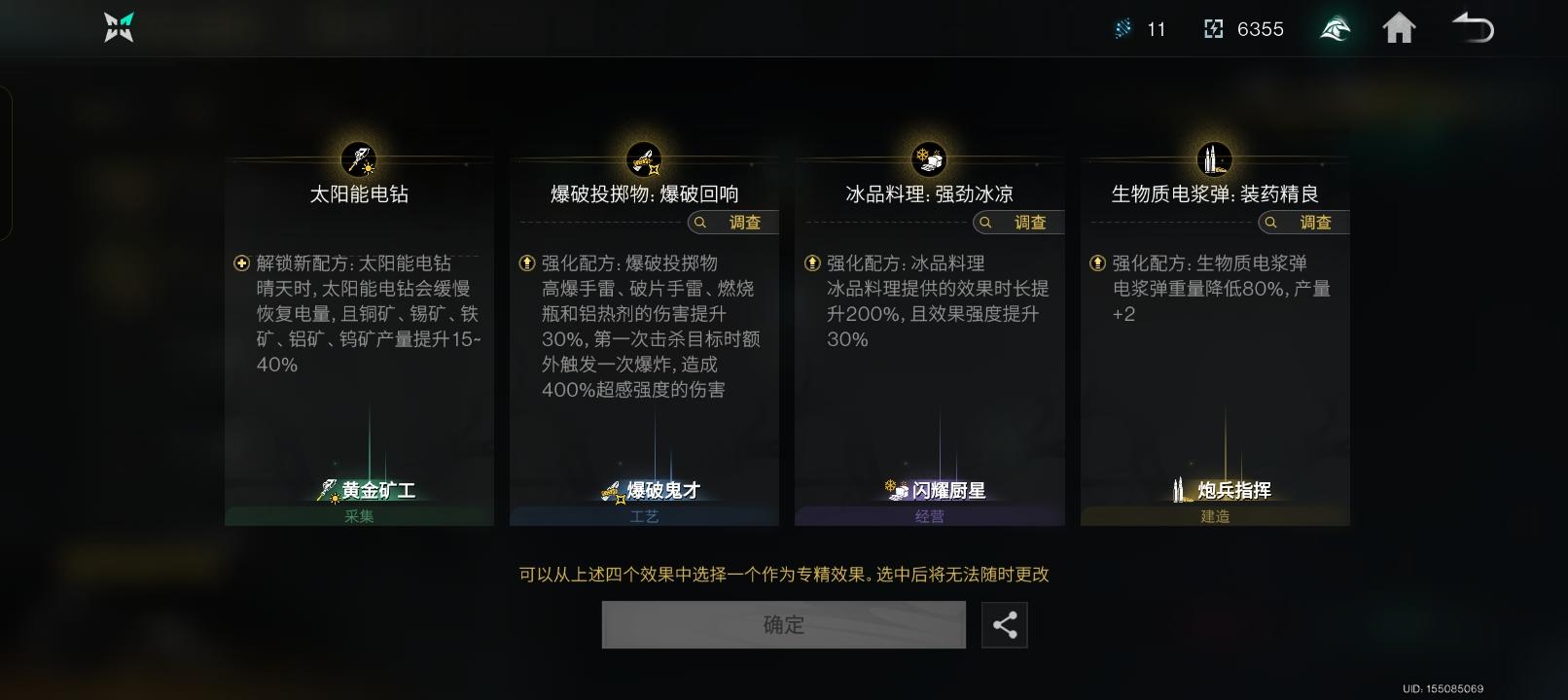Open the 冰品料理 snowflake dish icon

(929, 158)
